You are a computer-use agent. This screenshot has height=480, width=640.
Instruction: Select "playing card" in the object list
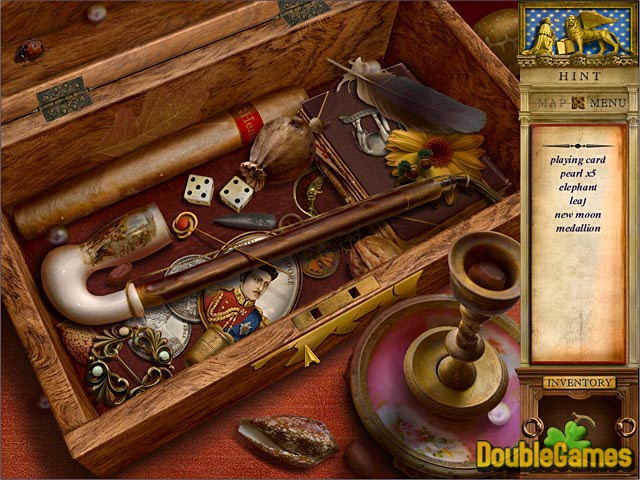[579, 158]
